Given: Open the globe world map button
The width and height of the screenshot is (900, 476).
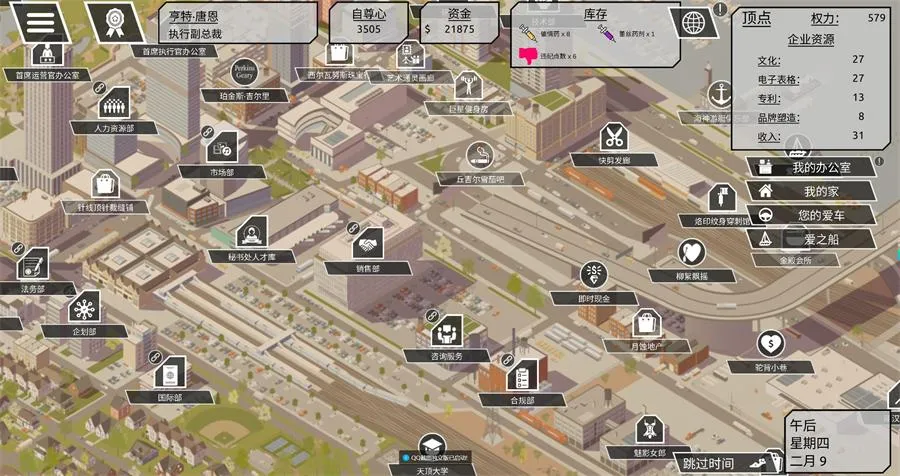Looking at the screenshot, I should [x=691, y=22].
